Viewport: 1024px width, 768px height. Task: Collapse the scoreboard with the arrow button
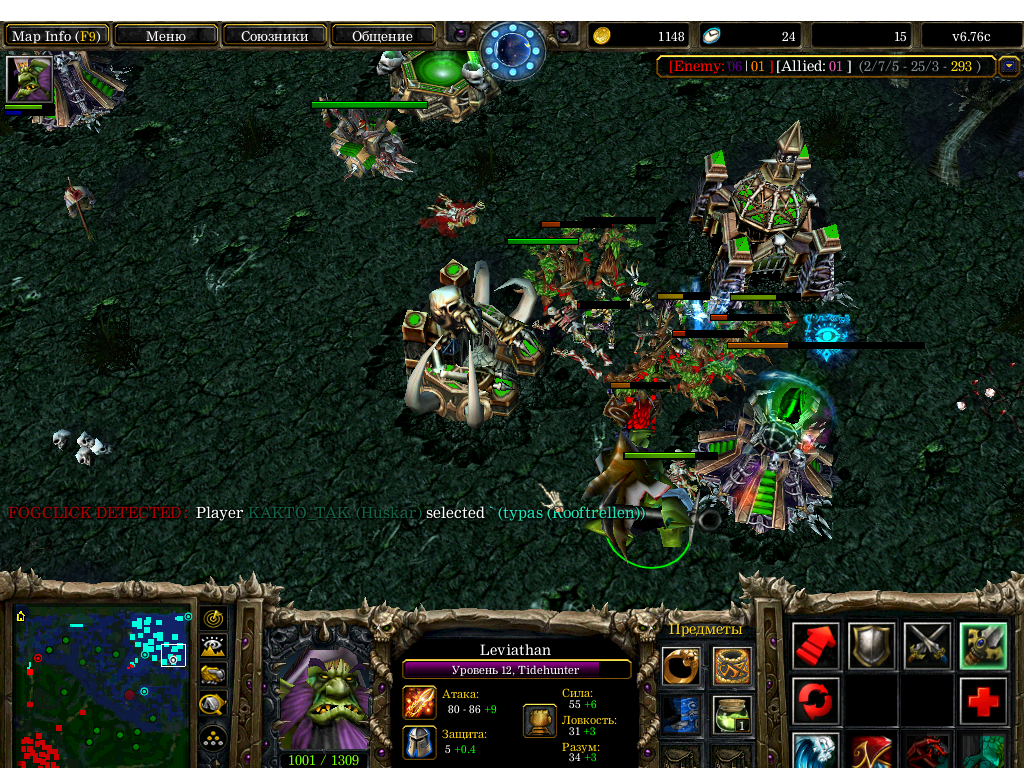(x=1009, y=66)
